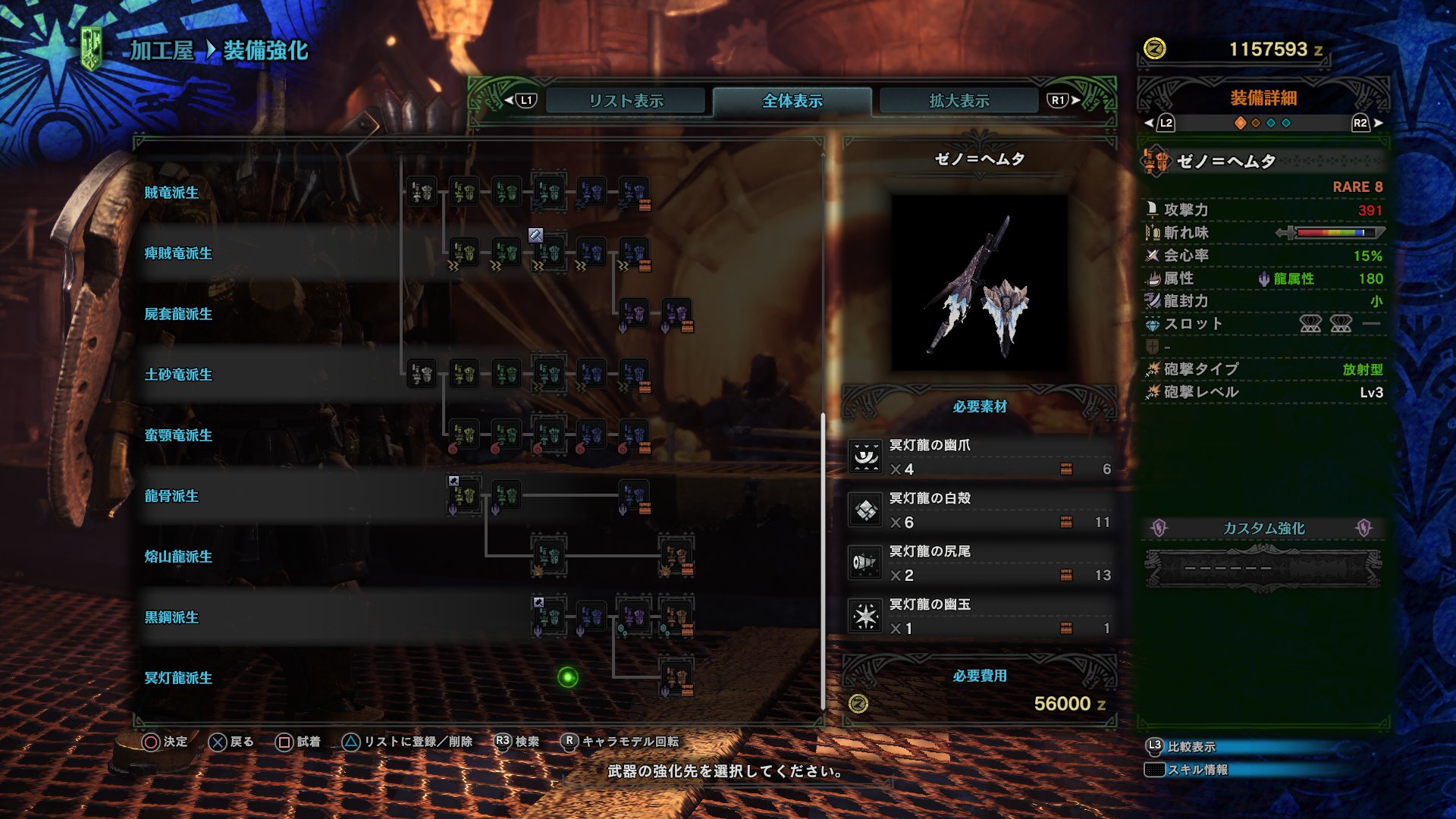
Task: Click the zenny coin icon beside 必要費用
Action: pos(860,703)
